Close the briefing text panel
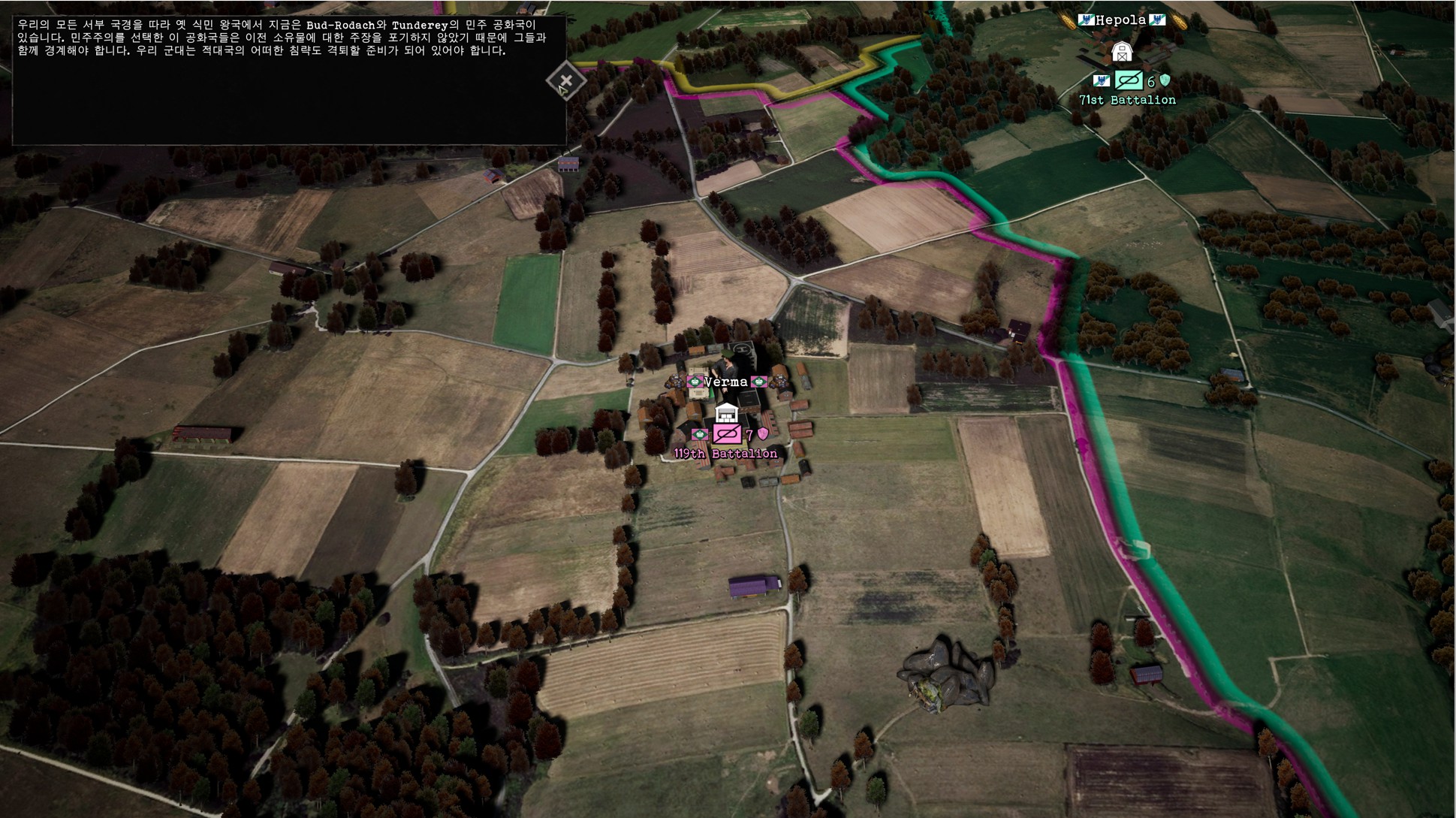This screenshot has width=1456, height=818. click(x=565, y=80)
